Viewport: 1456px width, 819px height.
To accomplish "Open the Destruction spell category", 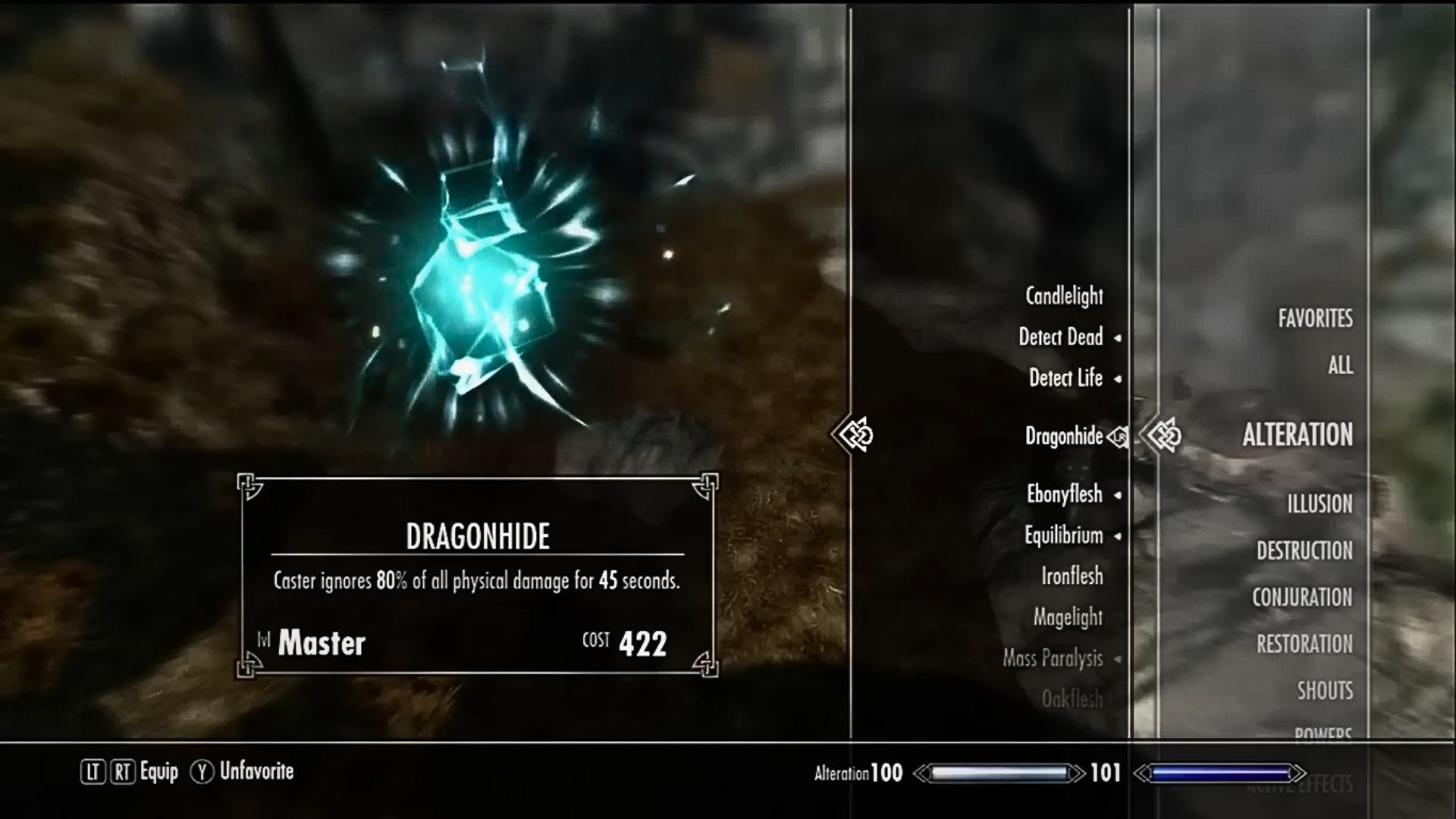I will point(1304,551).
